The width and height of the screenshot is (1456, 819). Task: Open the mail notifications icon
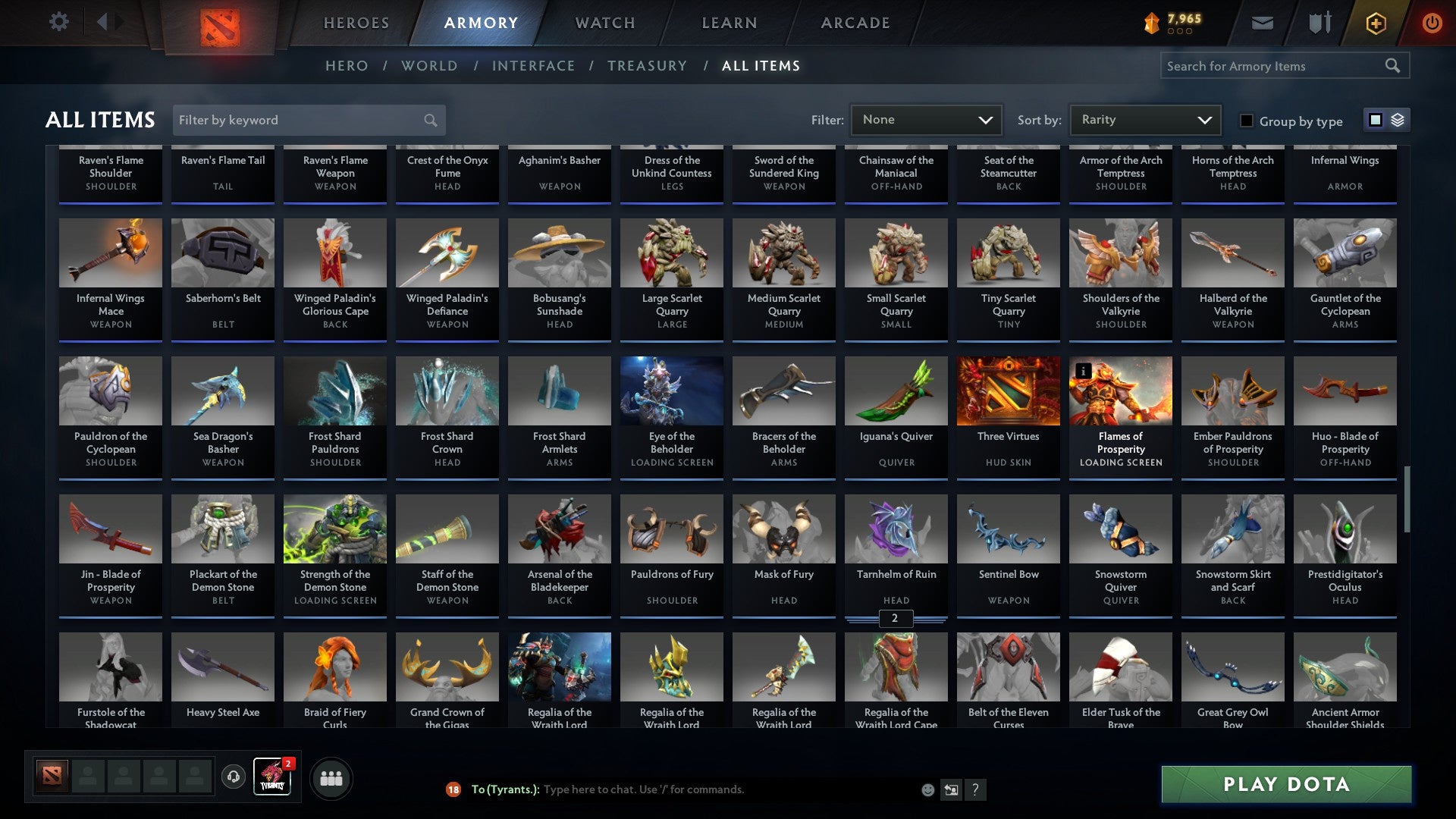click(x=1262, y=23)
